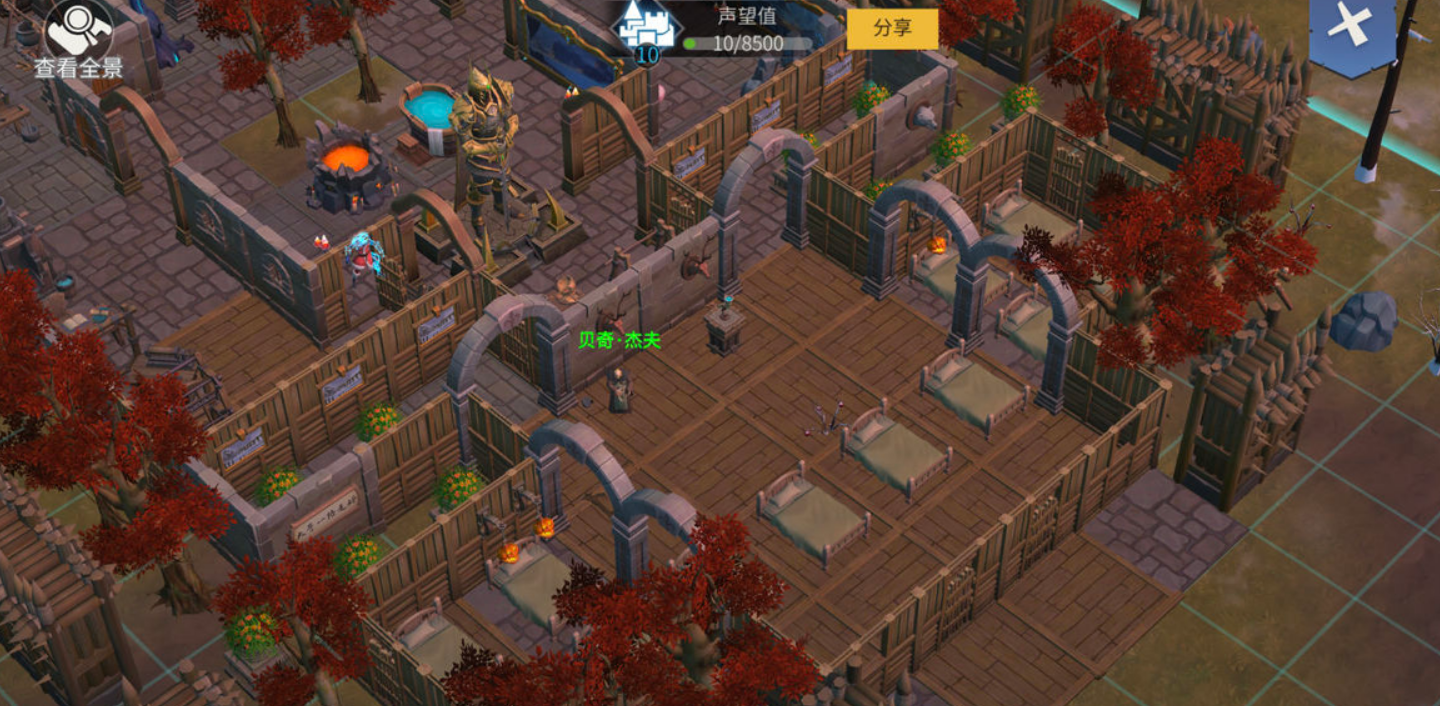The height and width of the screenshot is (706, 1440).
Task: Click the yellow 分享 share button
Action: pyautogui.click(x=892, y=28)
